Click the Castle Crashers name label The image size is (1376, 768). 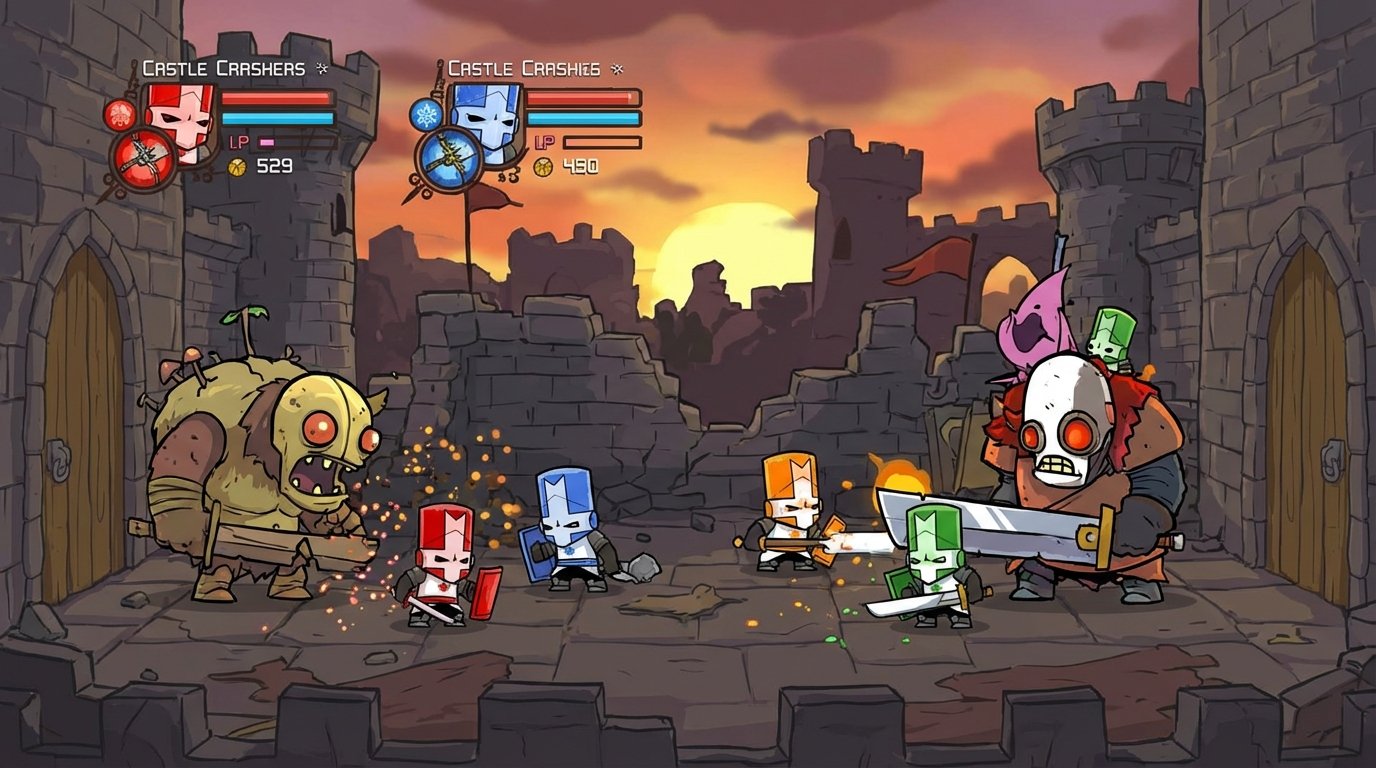pos(221,67)
